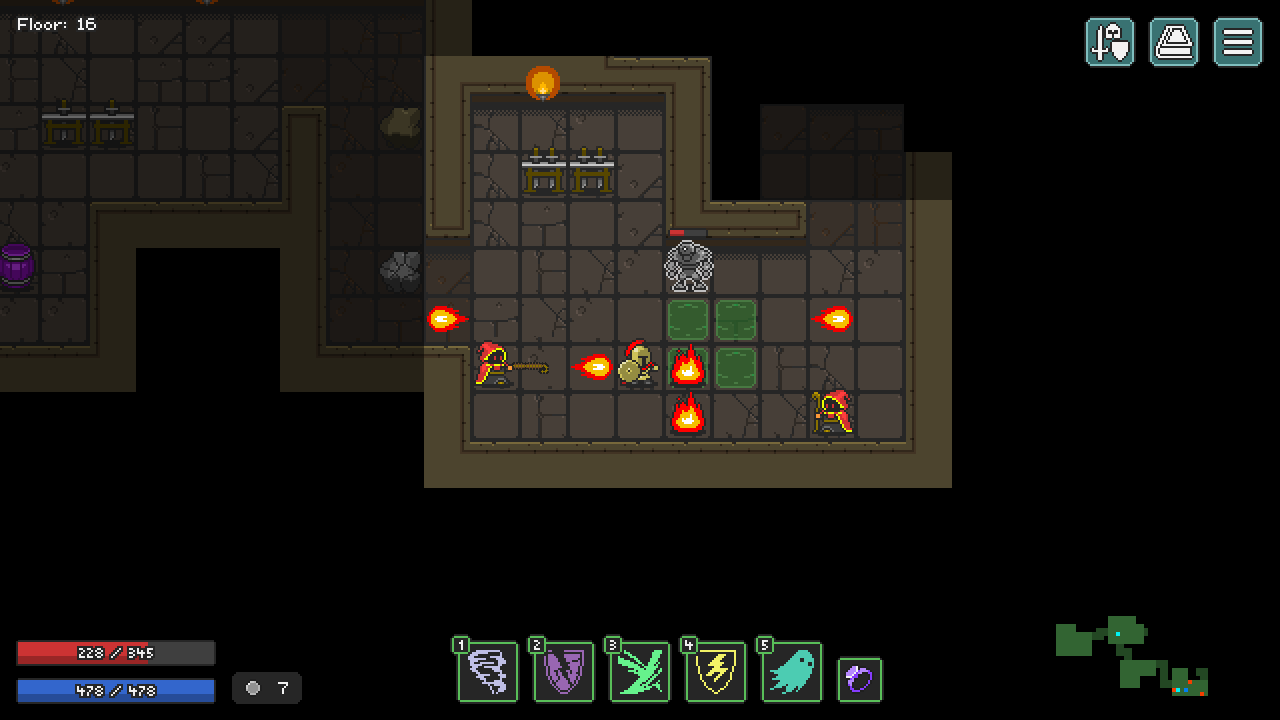The image size is (1280, 720).
Task: Click the gray orb counter showing 7
Action: 266,688
